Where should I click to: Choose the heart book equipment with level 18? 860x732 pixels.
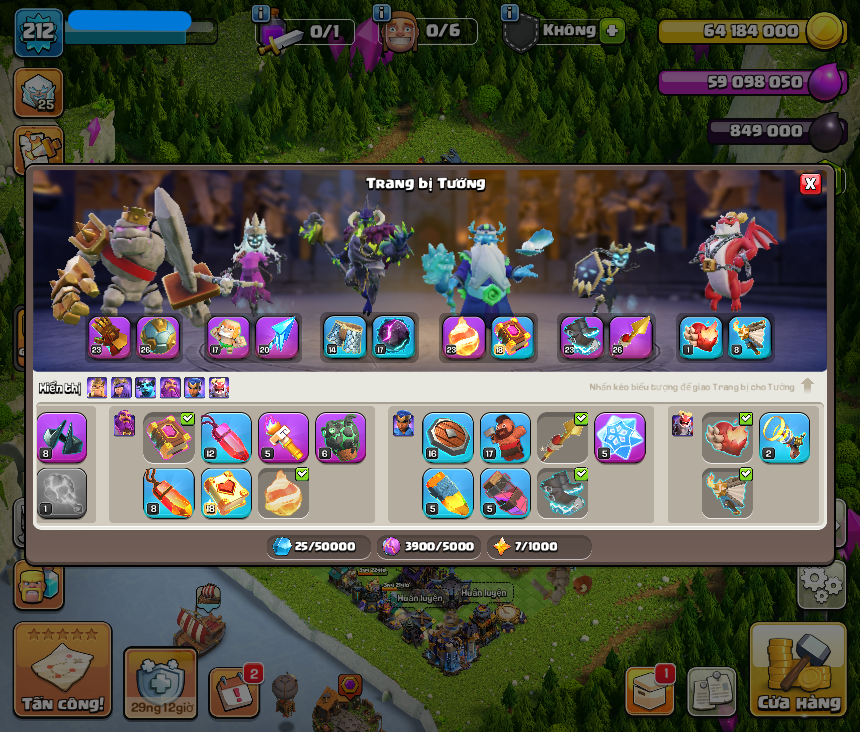[x=226, y=492]
